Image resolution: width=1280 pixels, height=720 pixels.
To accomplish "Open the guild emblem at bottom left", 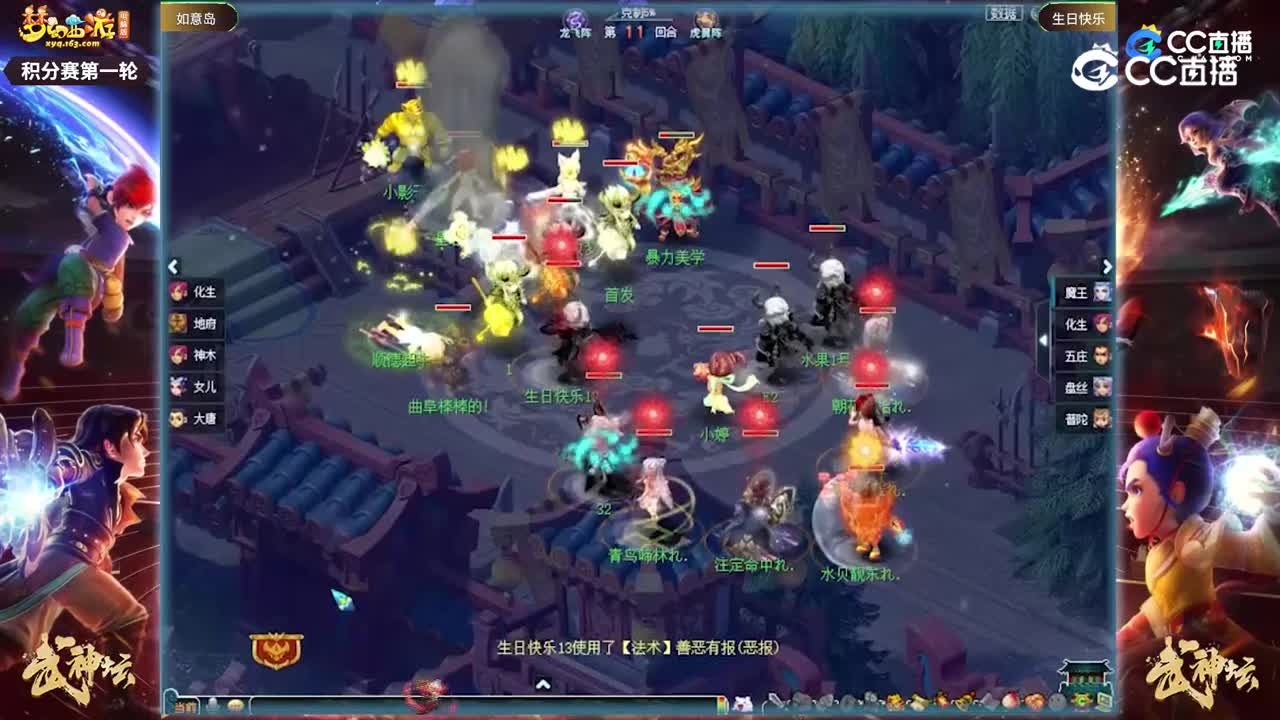I will (x=277, y=650).
